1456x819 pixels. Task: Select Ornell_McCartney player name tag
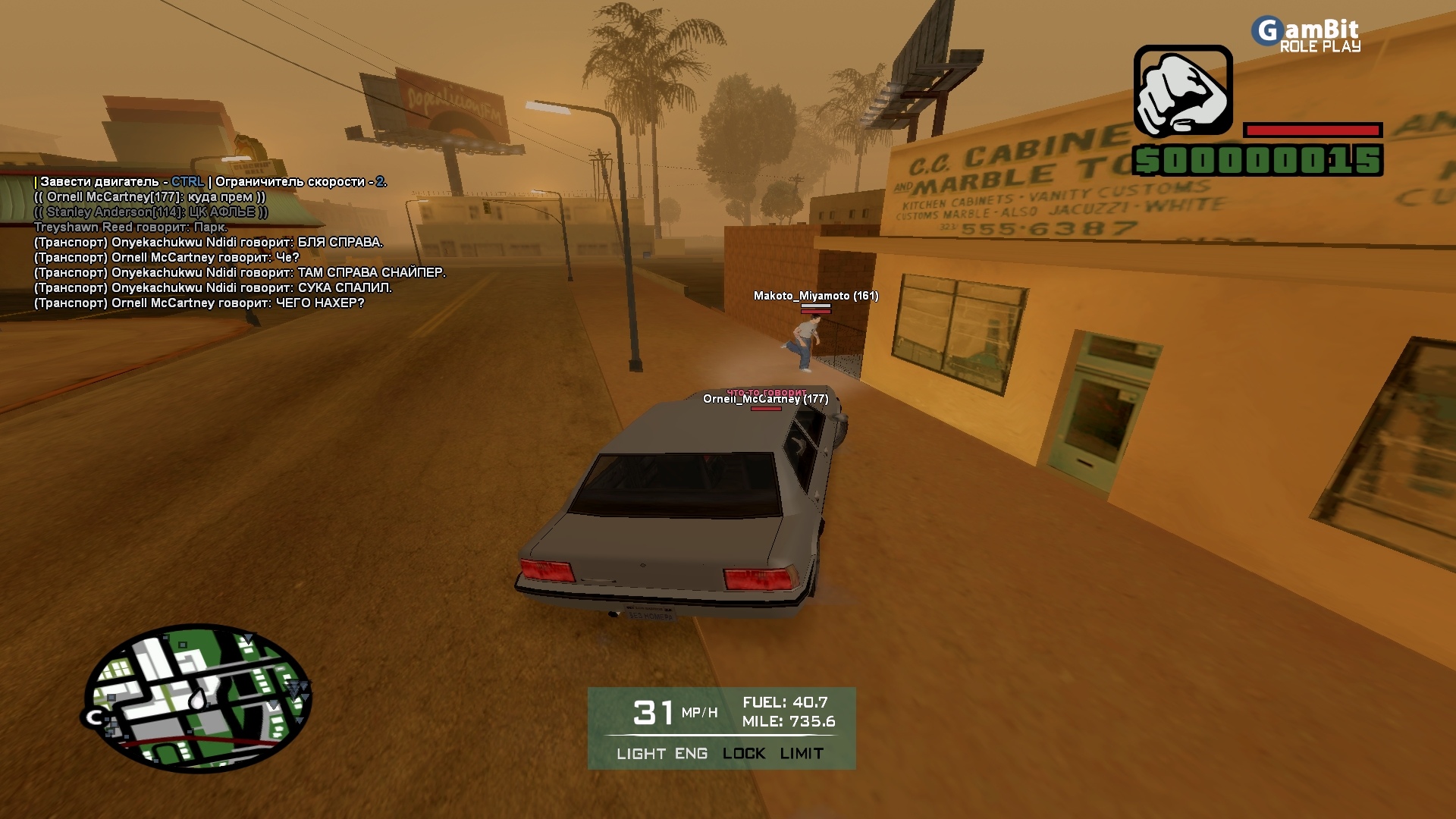pos(765,399)
